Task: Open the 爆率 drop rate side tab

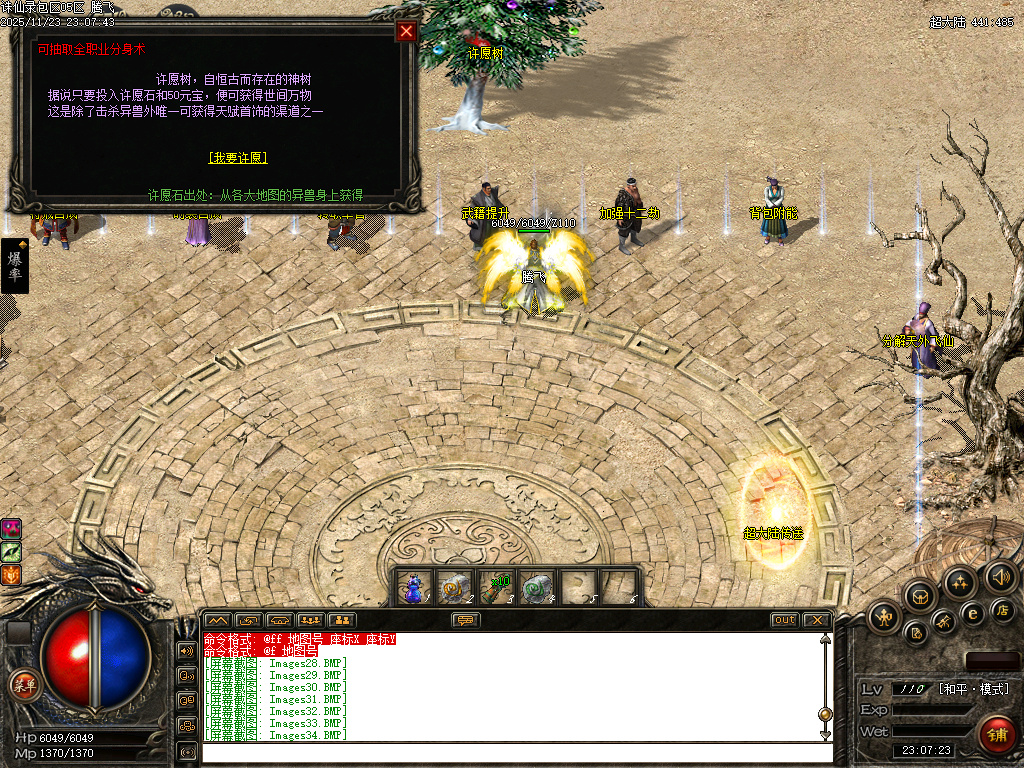Action: tap(15, 266)
